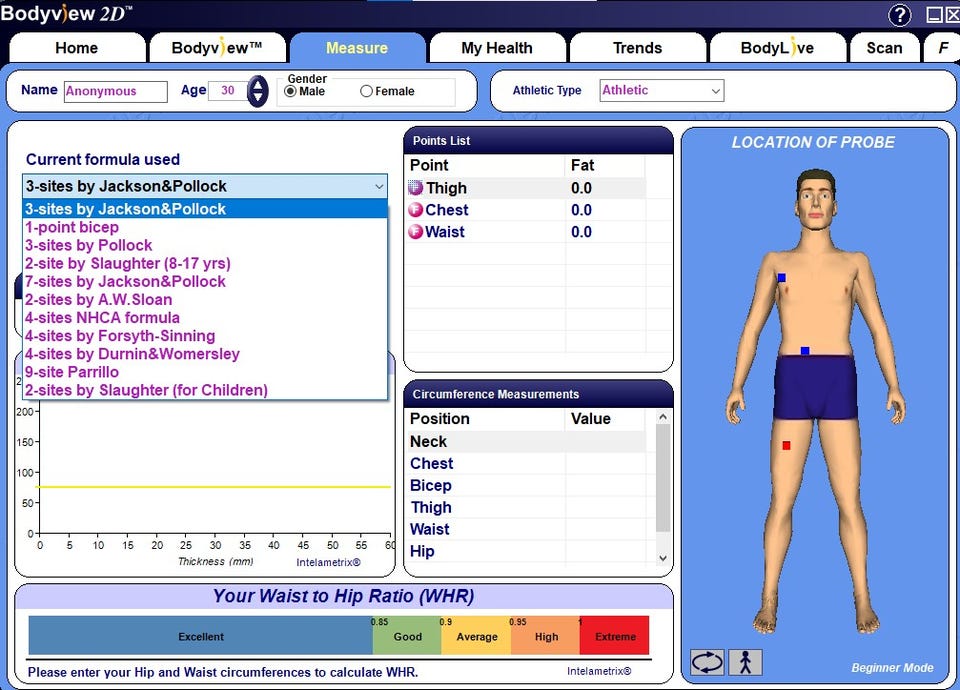Image resolution: width=960 pixels, height=690 pixels.
Task: Open the help question mark icon
Action: click(x=900, y=15)
